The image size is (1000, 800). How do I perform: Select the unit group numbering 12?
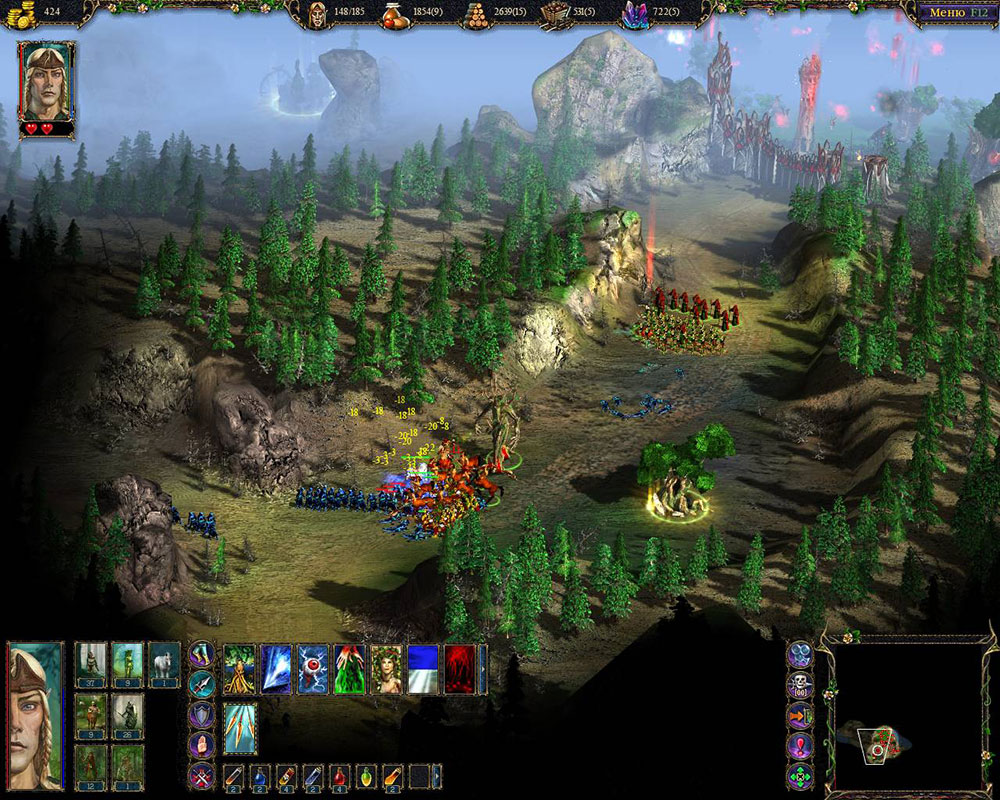click(x=91, y=768)
